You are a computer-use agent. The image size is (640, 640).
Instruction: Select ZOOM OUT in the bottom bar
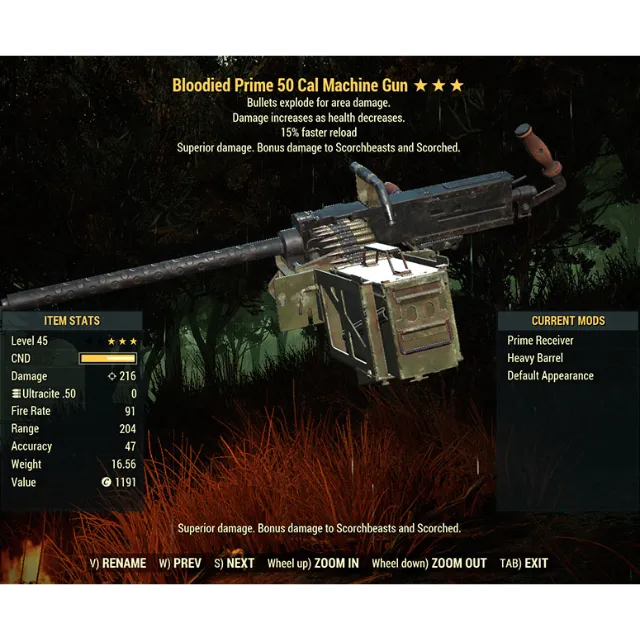click(429, 563)
